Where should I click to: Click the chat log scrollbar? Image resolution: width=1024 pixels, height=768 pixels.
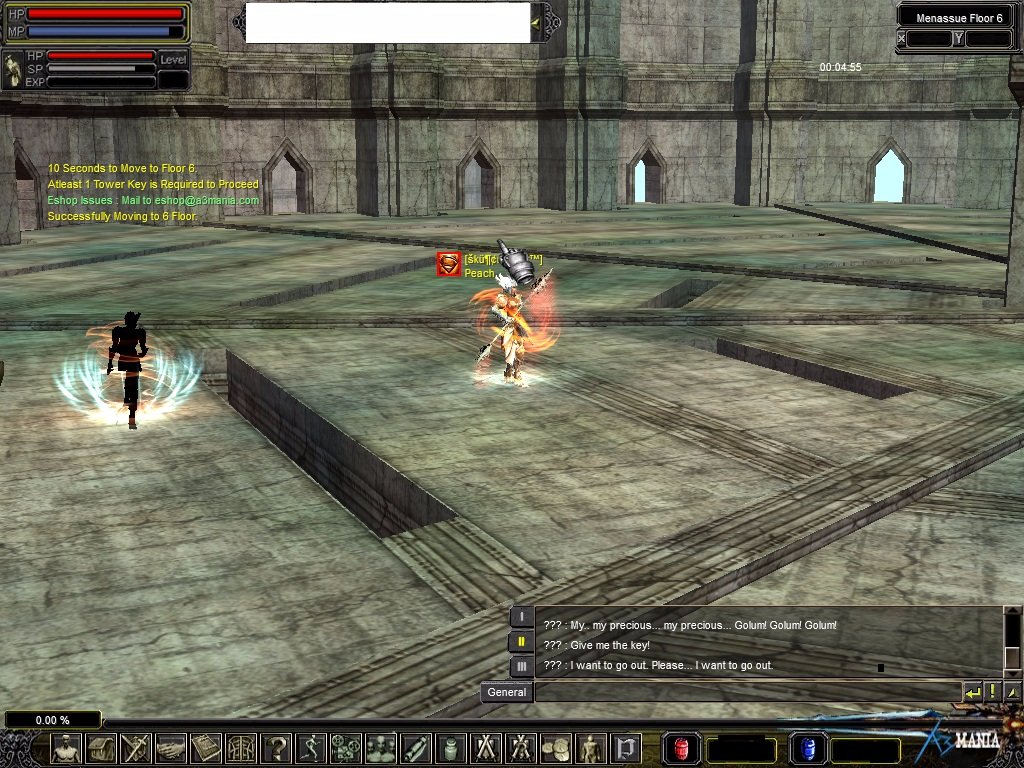(x=1012, y=642)
